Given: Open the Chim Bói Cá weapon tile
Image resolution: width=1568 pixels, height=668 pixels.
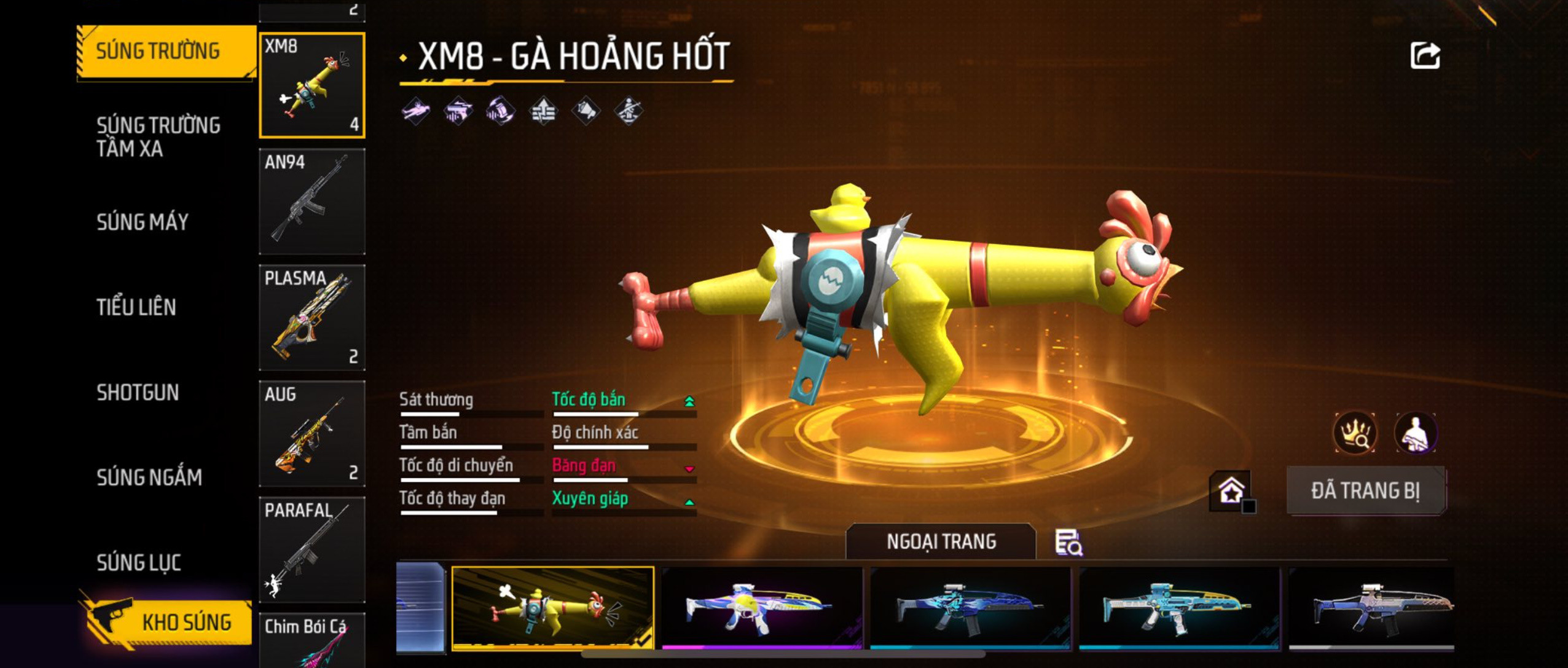Looking at the screenshot, I should click(x=312, y=640).
